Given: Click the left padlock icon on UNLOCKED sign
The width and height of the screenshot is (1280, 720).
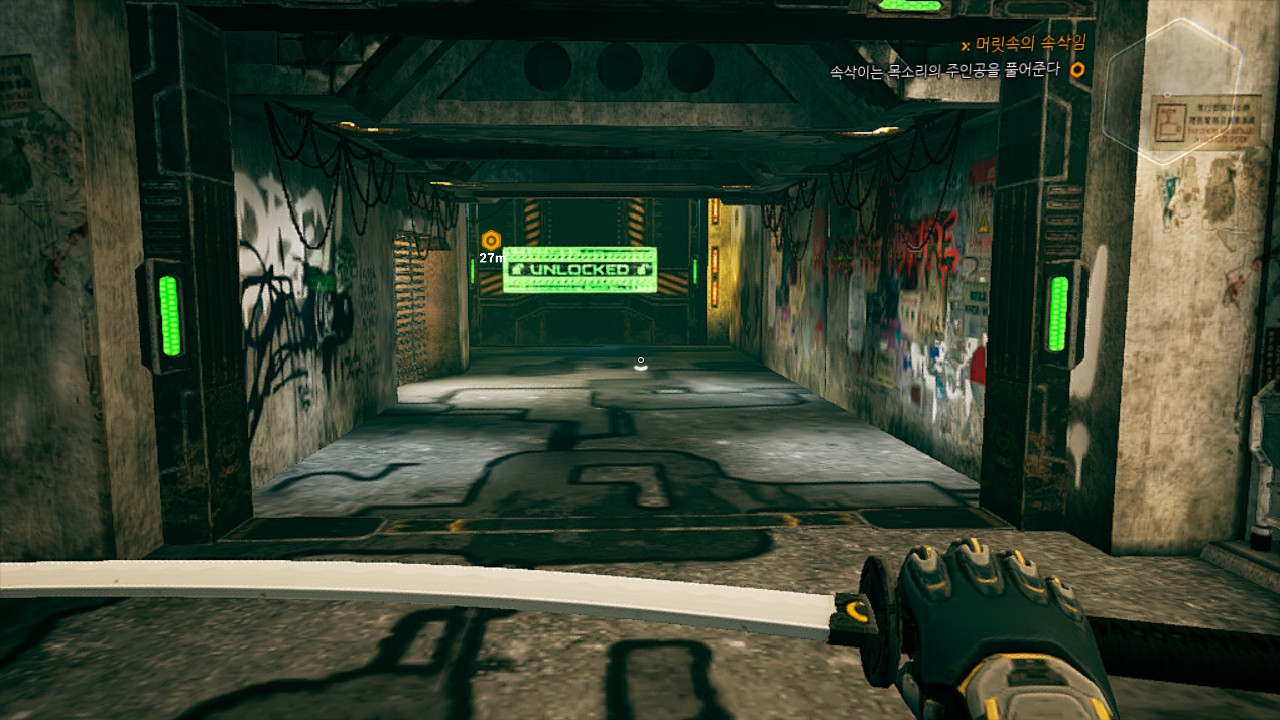Looking at the screenshot, I should coord(519,268).
